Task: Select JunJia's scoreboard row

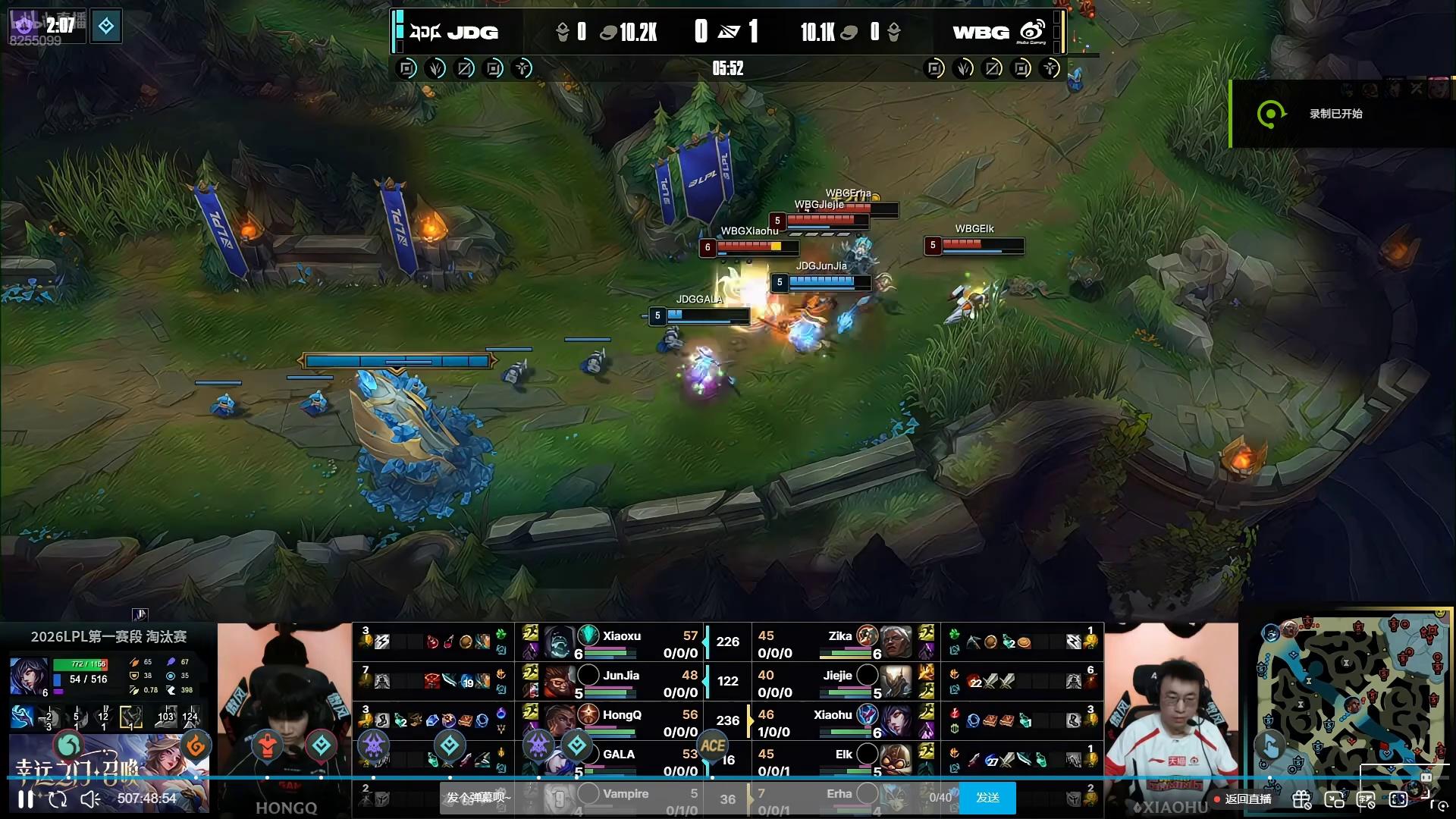Action: [x=621, y=682]
